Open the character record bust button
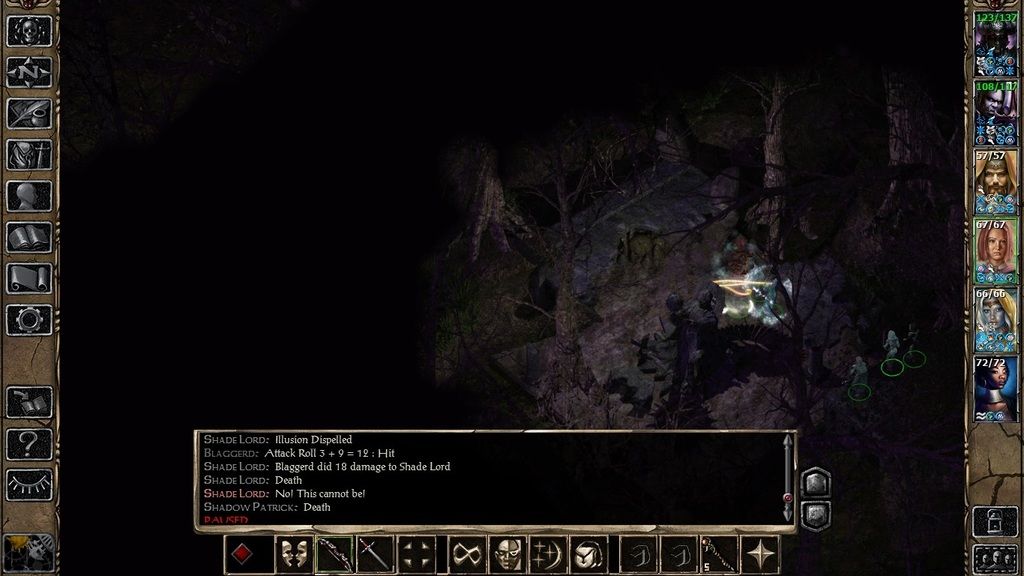1024x576 pixels. click(29, 196)
